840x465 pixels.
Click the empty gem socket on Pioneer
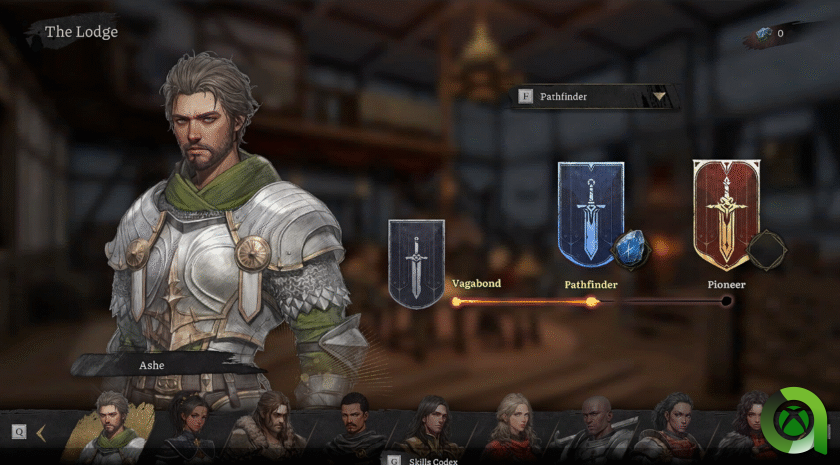(x=767, y=247)
